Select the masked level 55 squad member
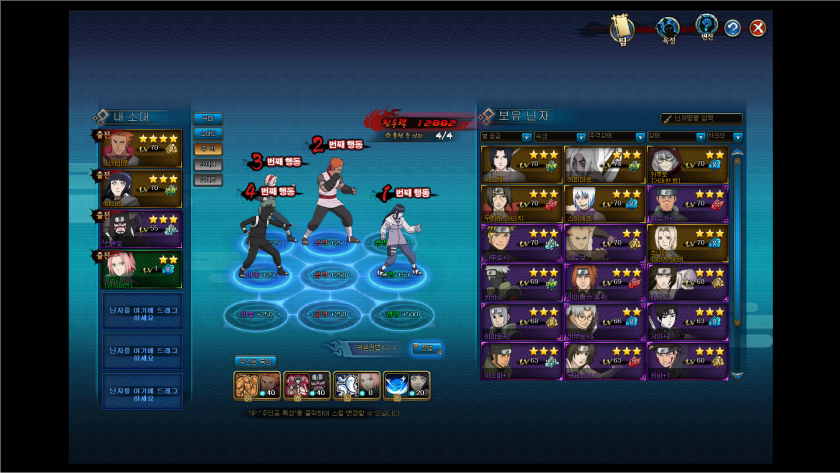Viewport: 840px width, 473px height. click(x=142, y=229)
